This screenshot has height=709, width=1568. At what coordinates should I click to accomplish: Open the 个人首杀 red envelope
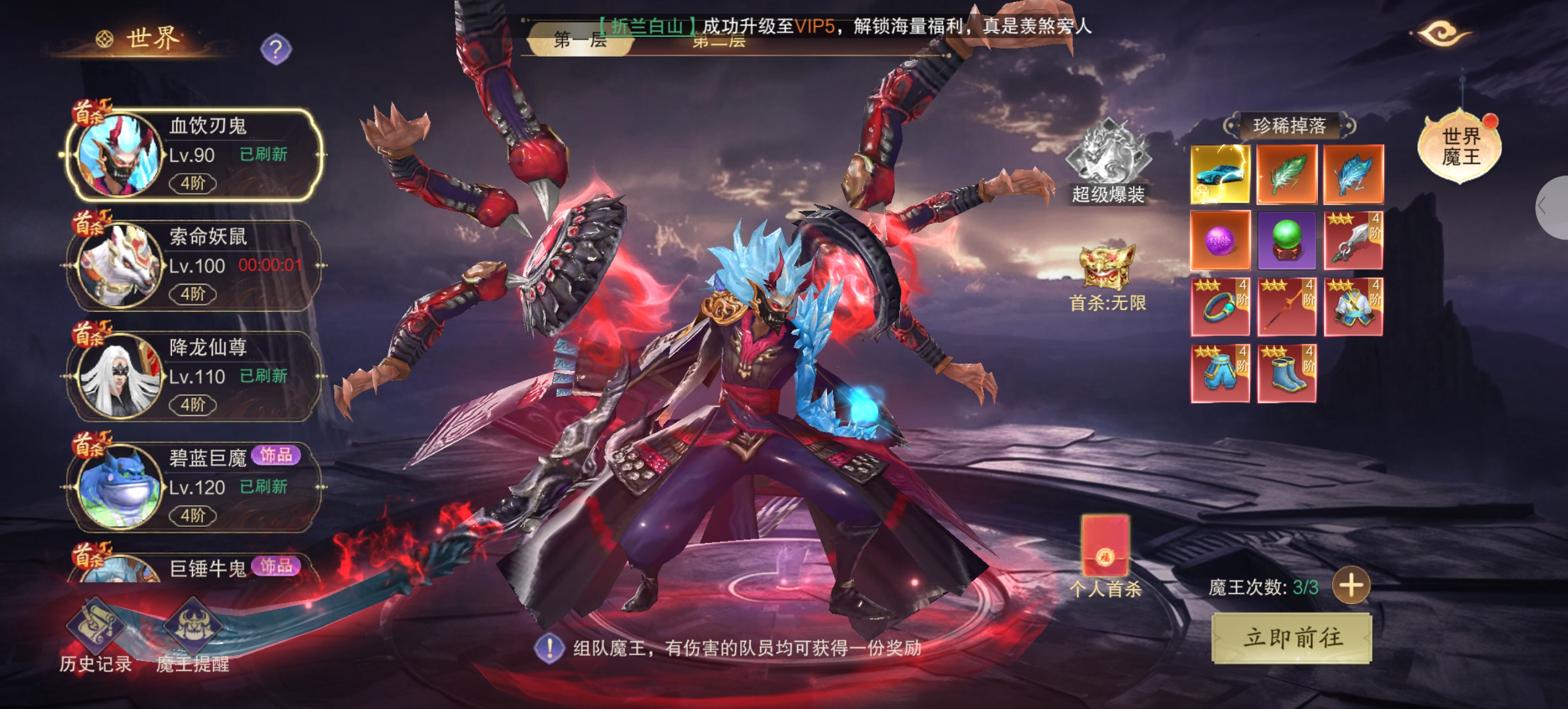pos(1105,547)
